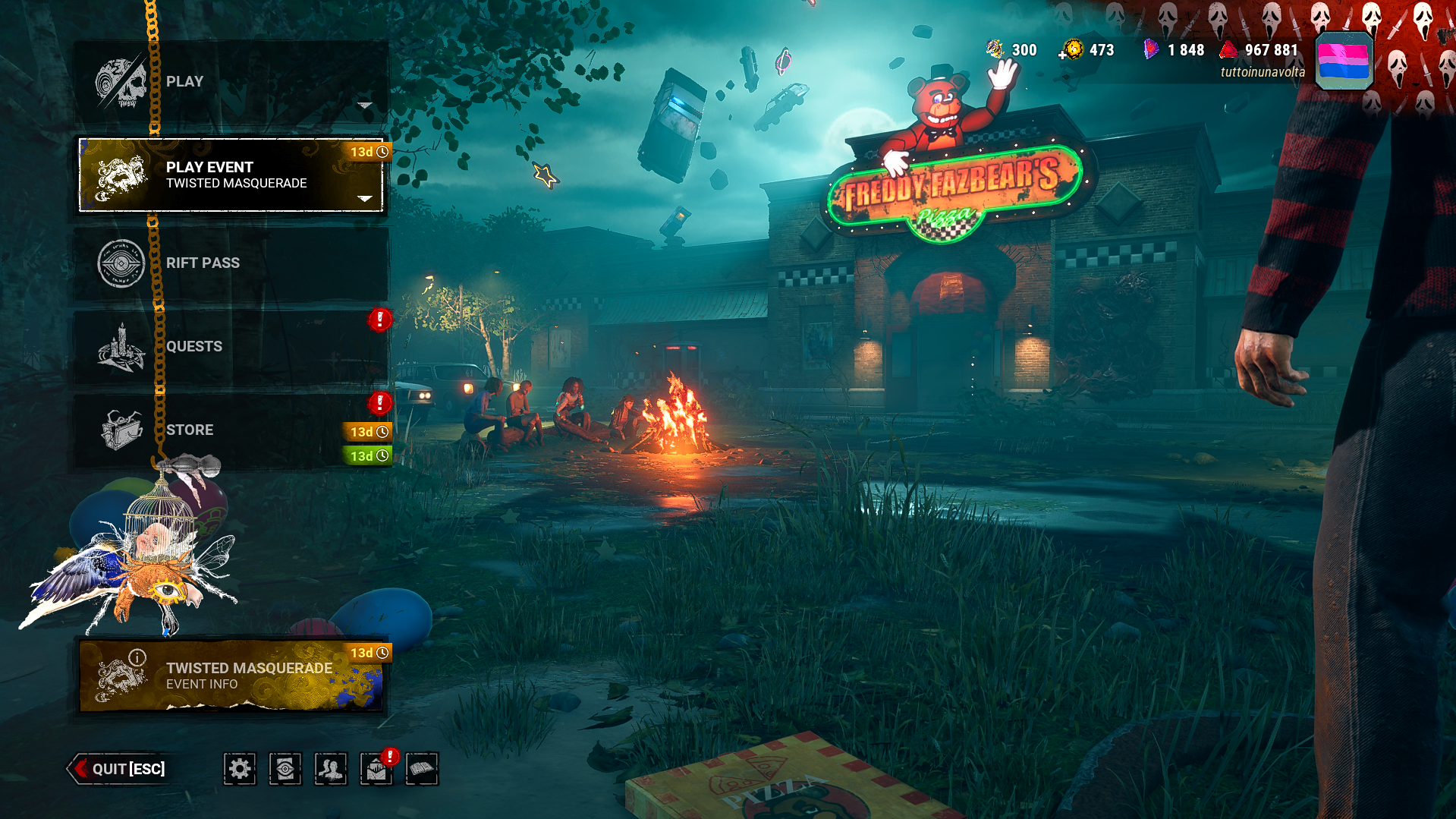Click the Quit button
Screen dimensions: 1456x819
[119, 769]
